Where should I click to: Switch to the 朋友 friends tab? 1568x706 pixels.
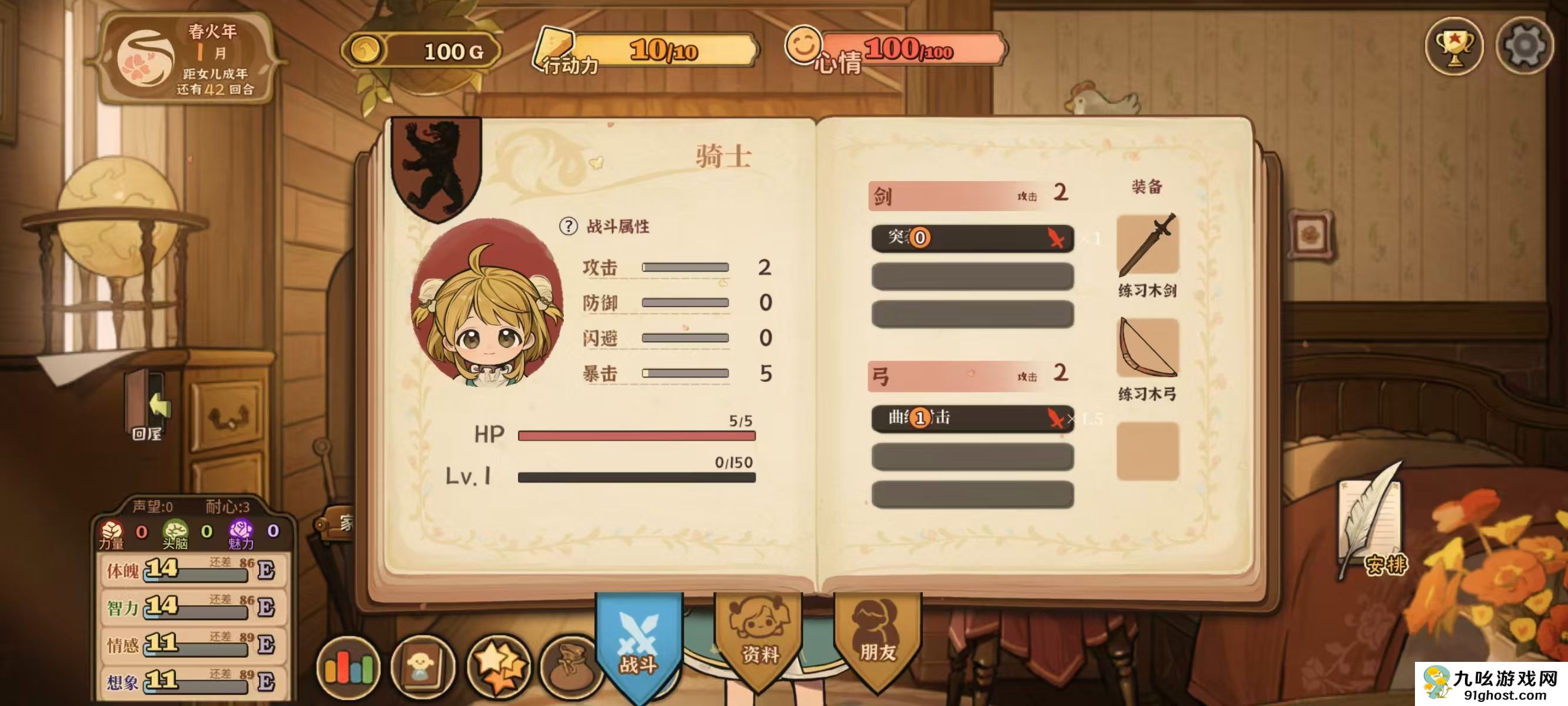(x=877, y=639)
